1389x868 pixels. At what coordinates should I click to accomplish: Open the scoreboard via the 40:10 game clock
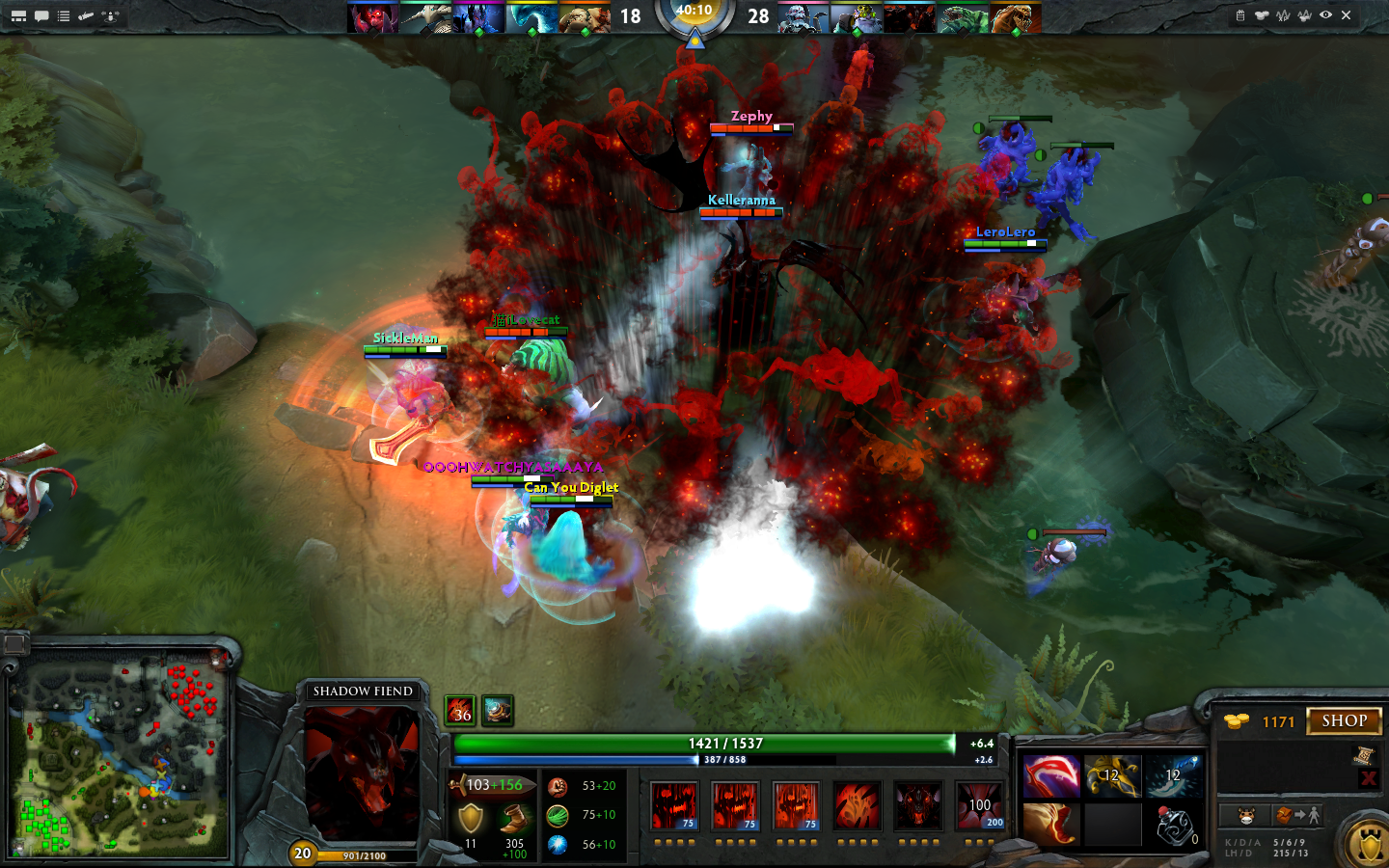pyautogui.click(x=694, y=14)
